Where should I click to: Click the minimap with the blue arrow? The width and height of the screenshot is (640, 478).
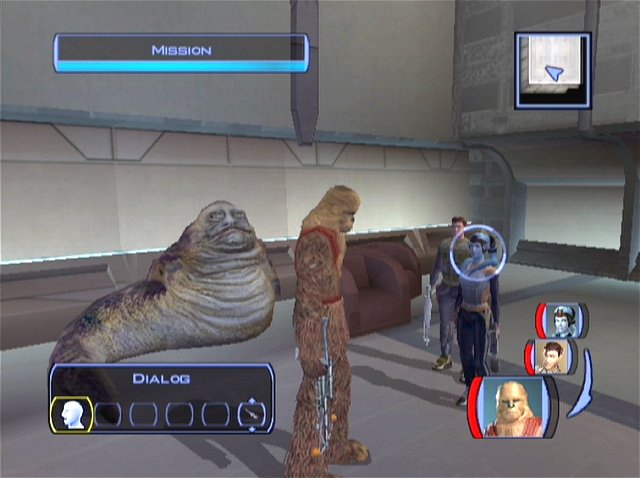[x=552, y=69]
